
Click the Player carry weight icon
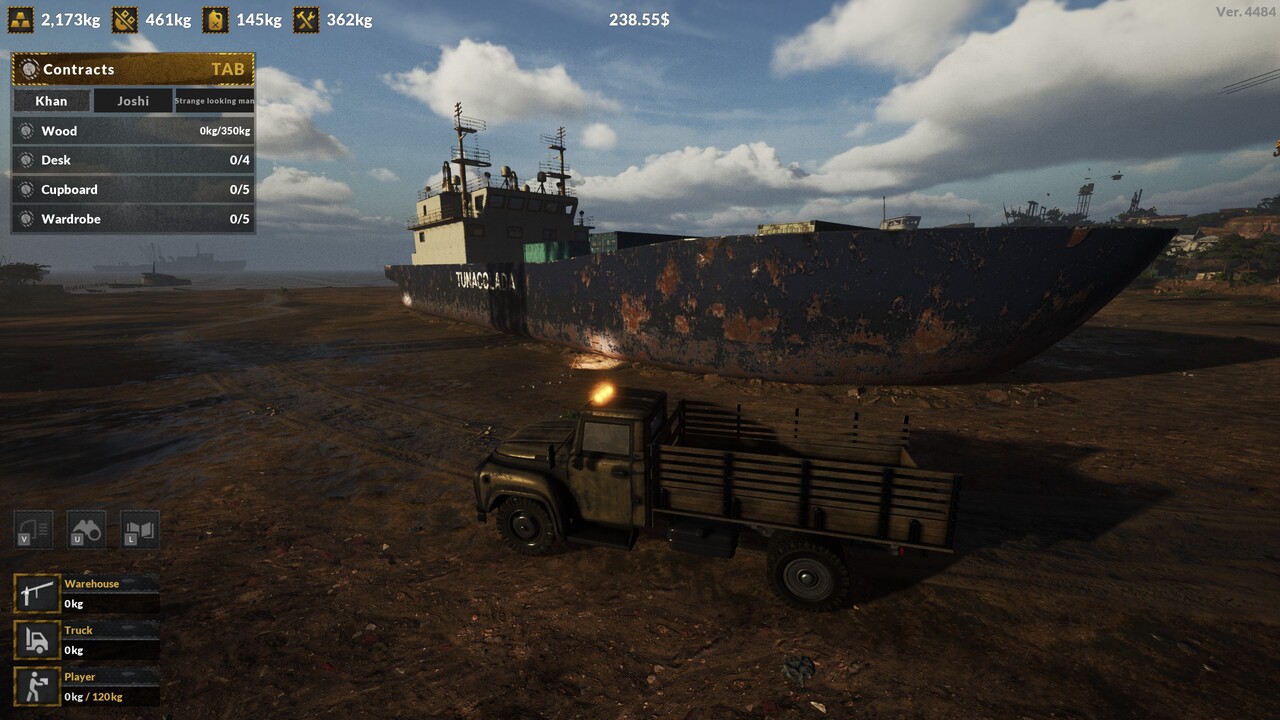point(37,687)
